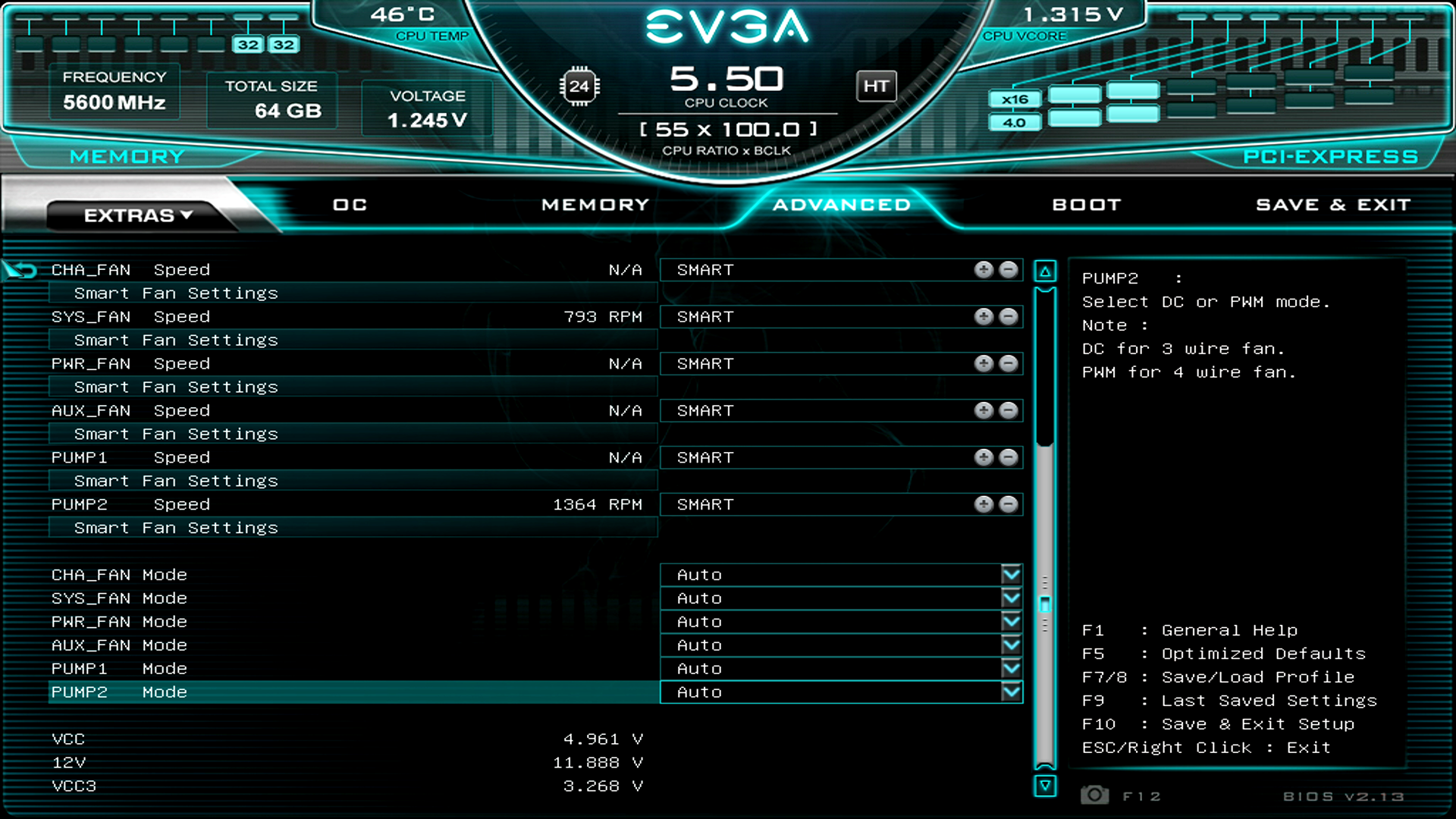Switch to the BOOT tab
This screenshot has width=1456, height=819.
click(1086, 204)
